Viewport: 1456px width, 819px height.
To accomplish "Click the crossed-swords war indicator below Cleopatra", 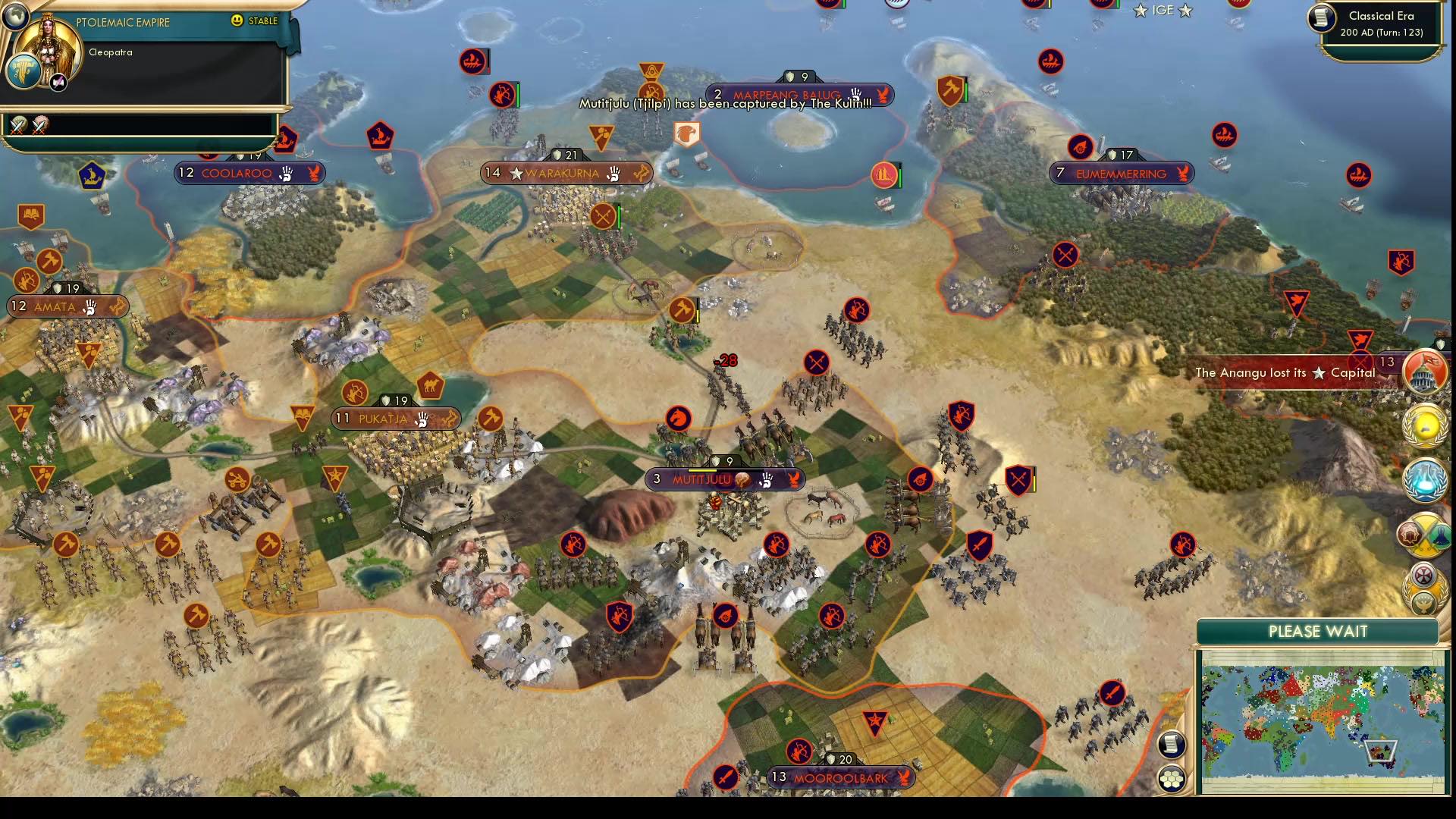I will pos(17,124).
